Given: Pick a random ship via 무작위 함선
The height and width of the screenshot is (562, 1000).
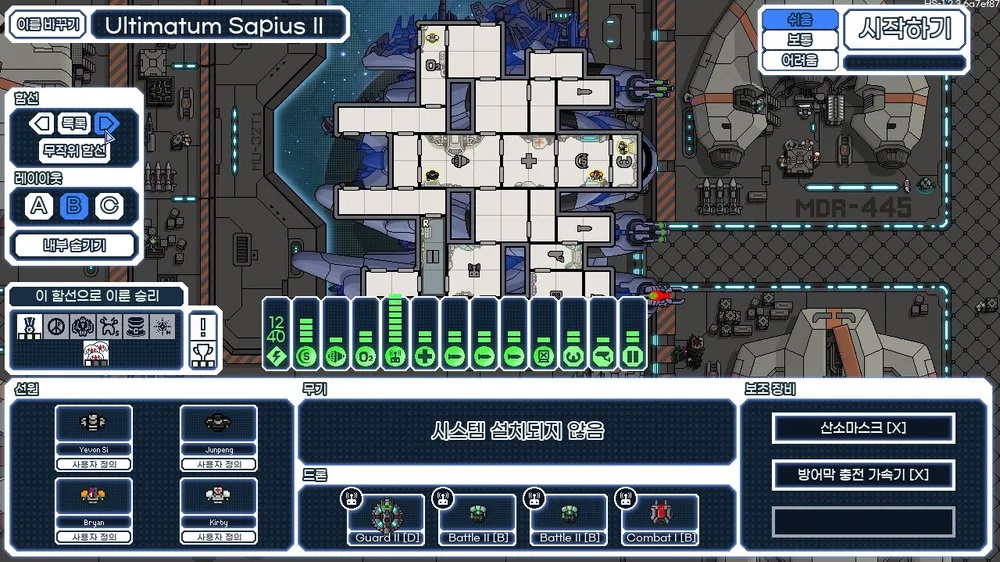Looking at the screenshot, I should [x=74, y=151].
